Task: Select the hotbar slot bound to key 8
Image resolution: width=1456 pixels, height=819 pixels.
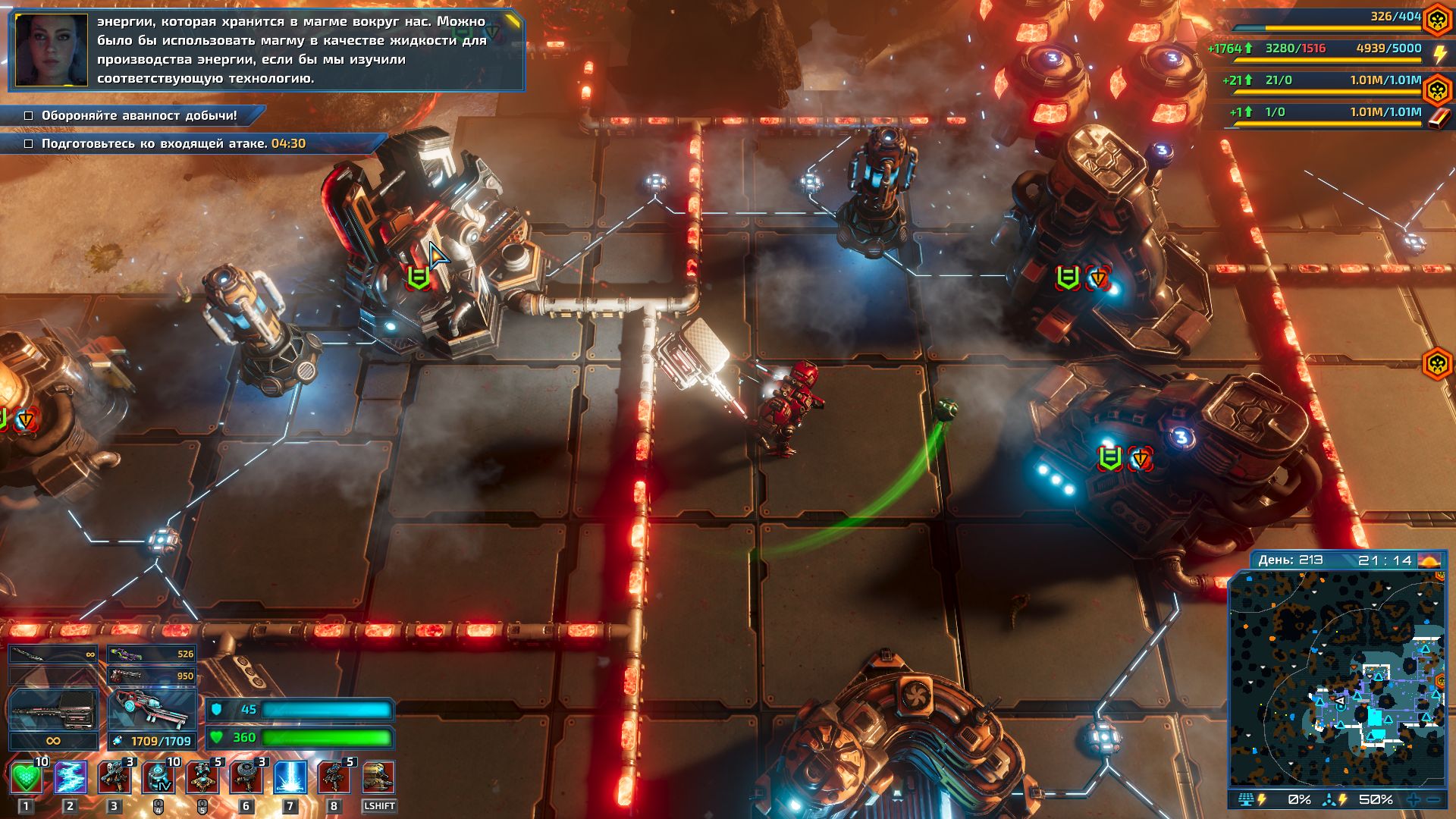Action: tap(334, 777)
